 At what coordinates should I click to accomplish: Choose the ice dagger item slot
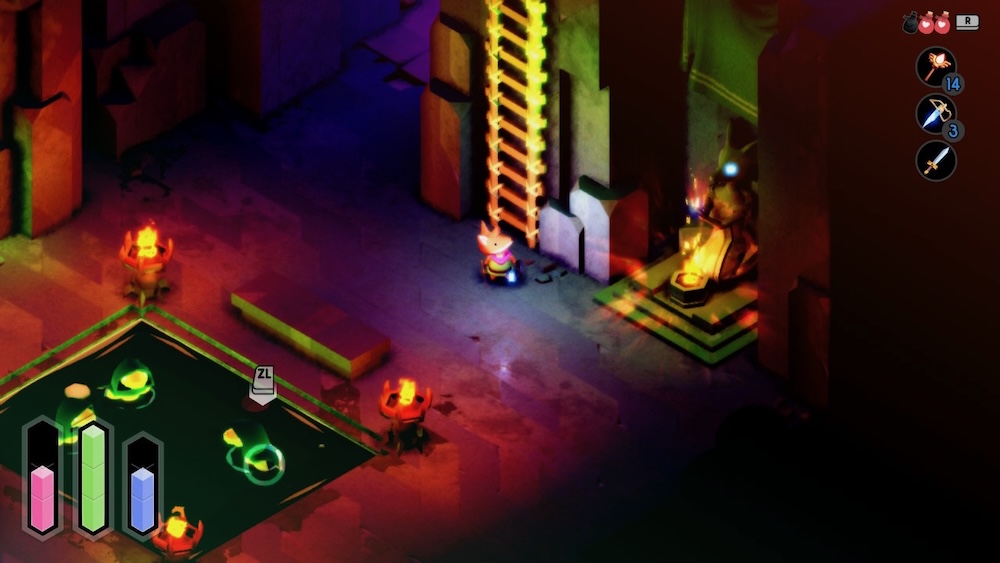click(935, 113)
